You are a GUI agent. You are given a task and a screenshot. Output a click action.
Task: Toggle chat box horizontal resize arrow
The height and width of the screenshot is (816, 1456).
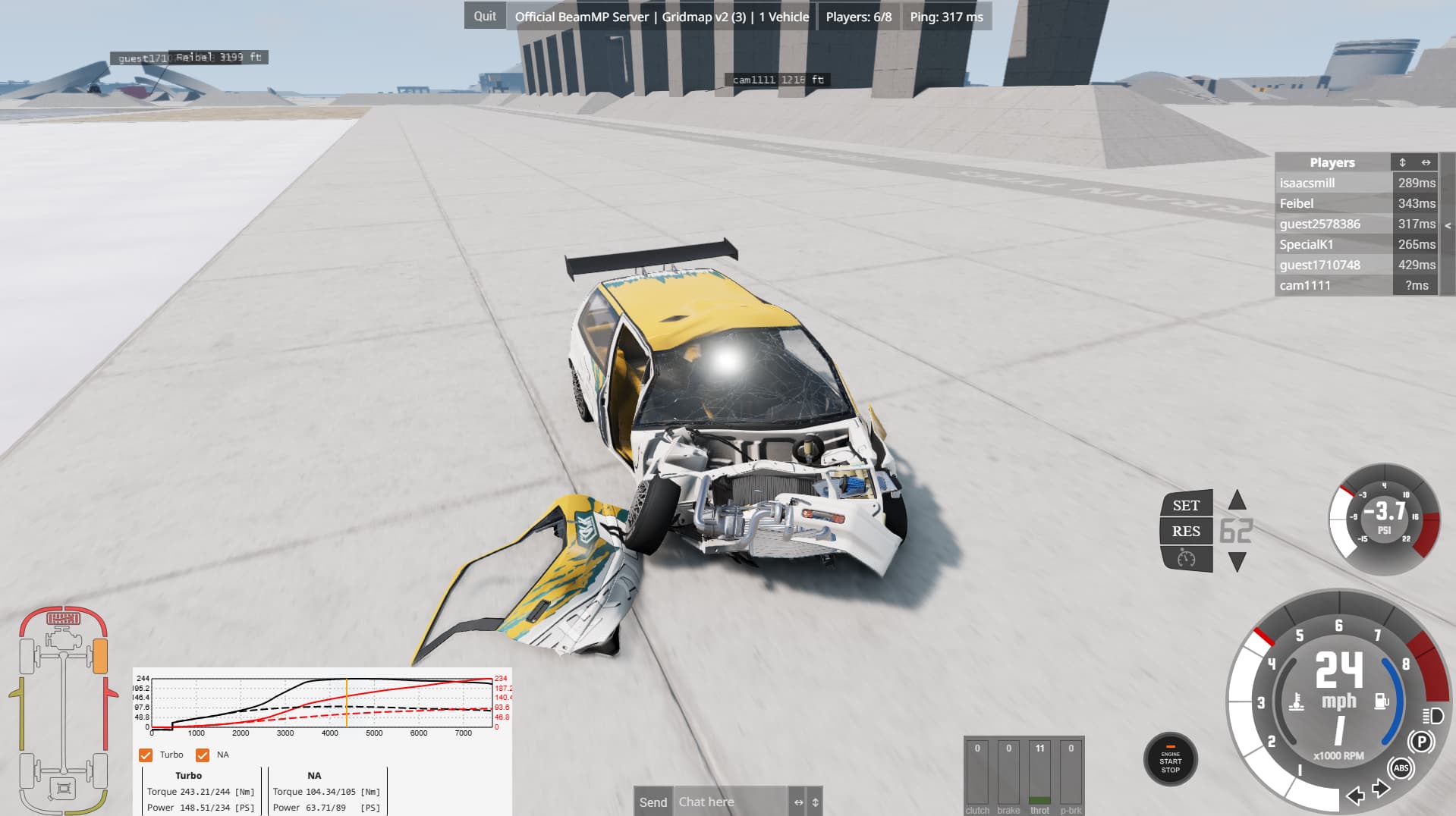tap(798, 802)
